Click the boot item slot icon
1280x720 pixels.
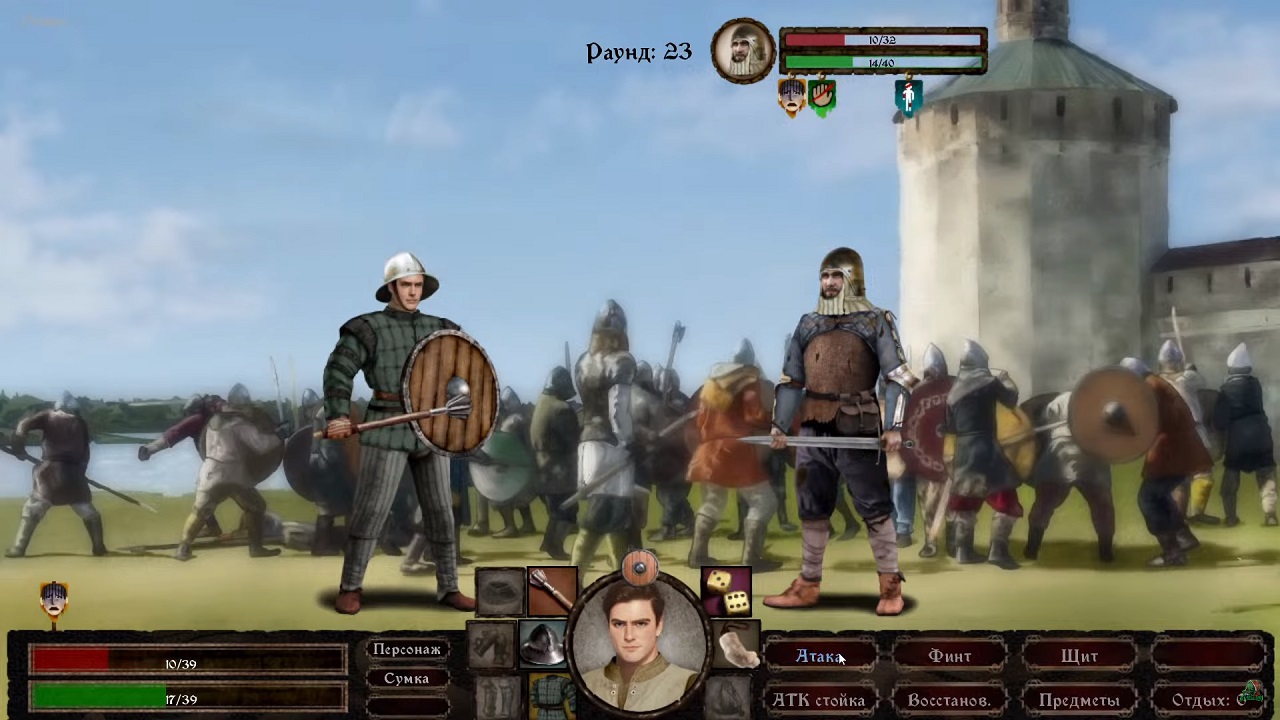[737, 648]
